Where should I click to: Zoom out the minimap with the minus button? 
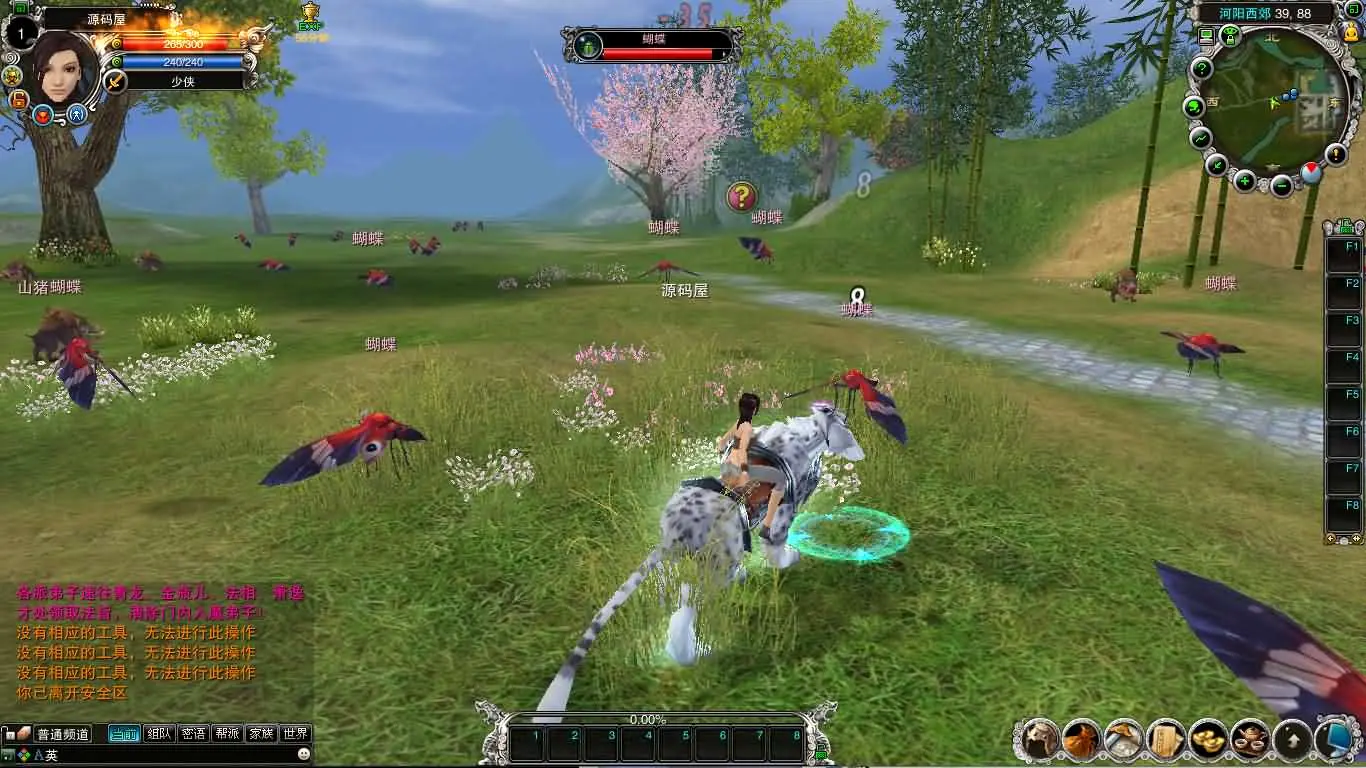(1282, 185)
